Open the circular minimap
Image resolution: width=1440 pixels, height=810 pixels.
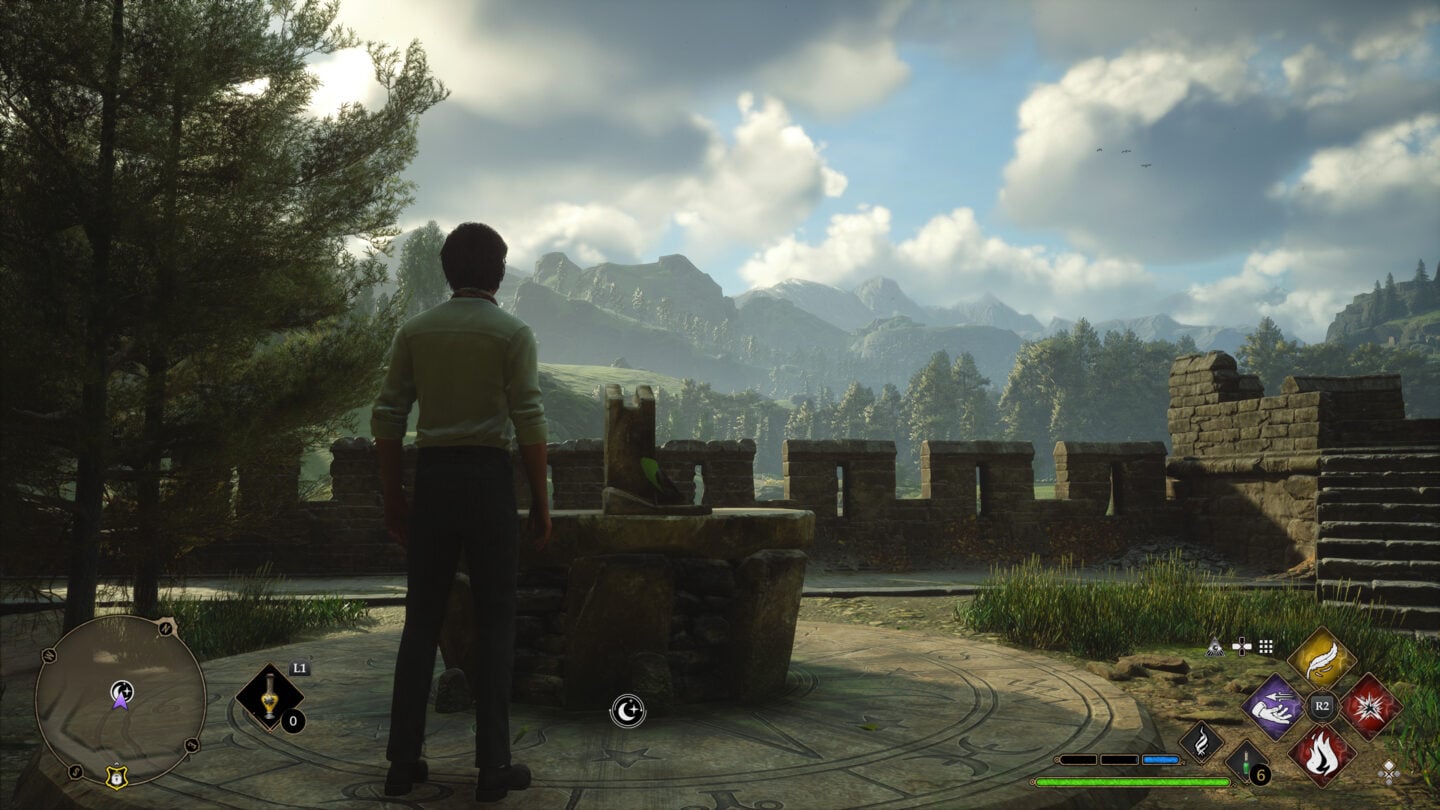(x=120, y=700)
